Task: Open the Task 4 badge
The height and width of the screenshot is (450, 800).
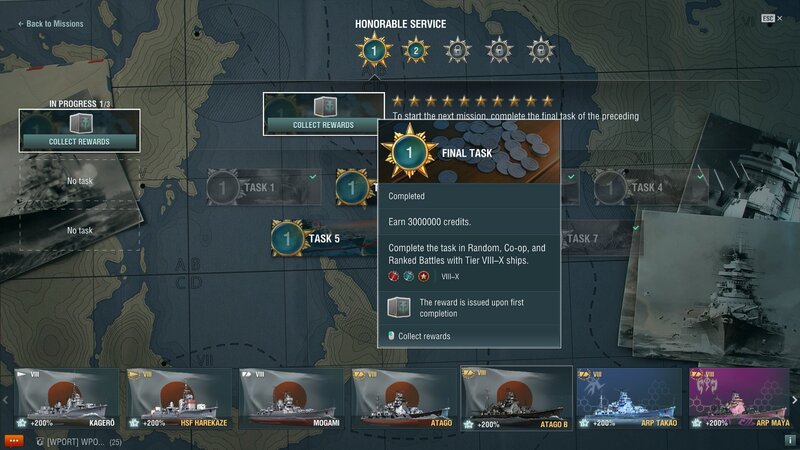Action: click(x=633, y=187)
